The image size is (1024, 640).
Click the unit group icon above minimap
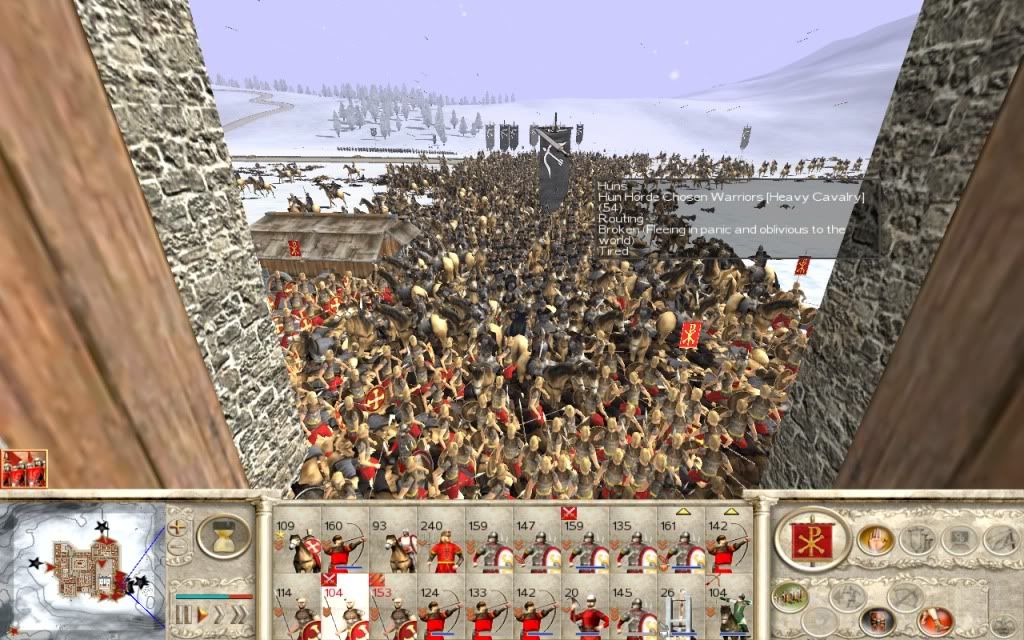(x=23, y=469)
